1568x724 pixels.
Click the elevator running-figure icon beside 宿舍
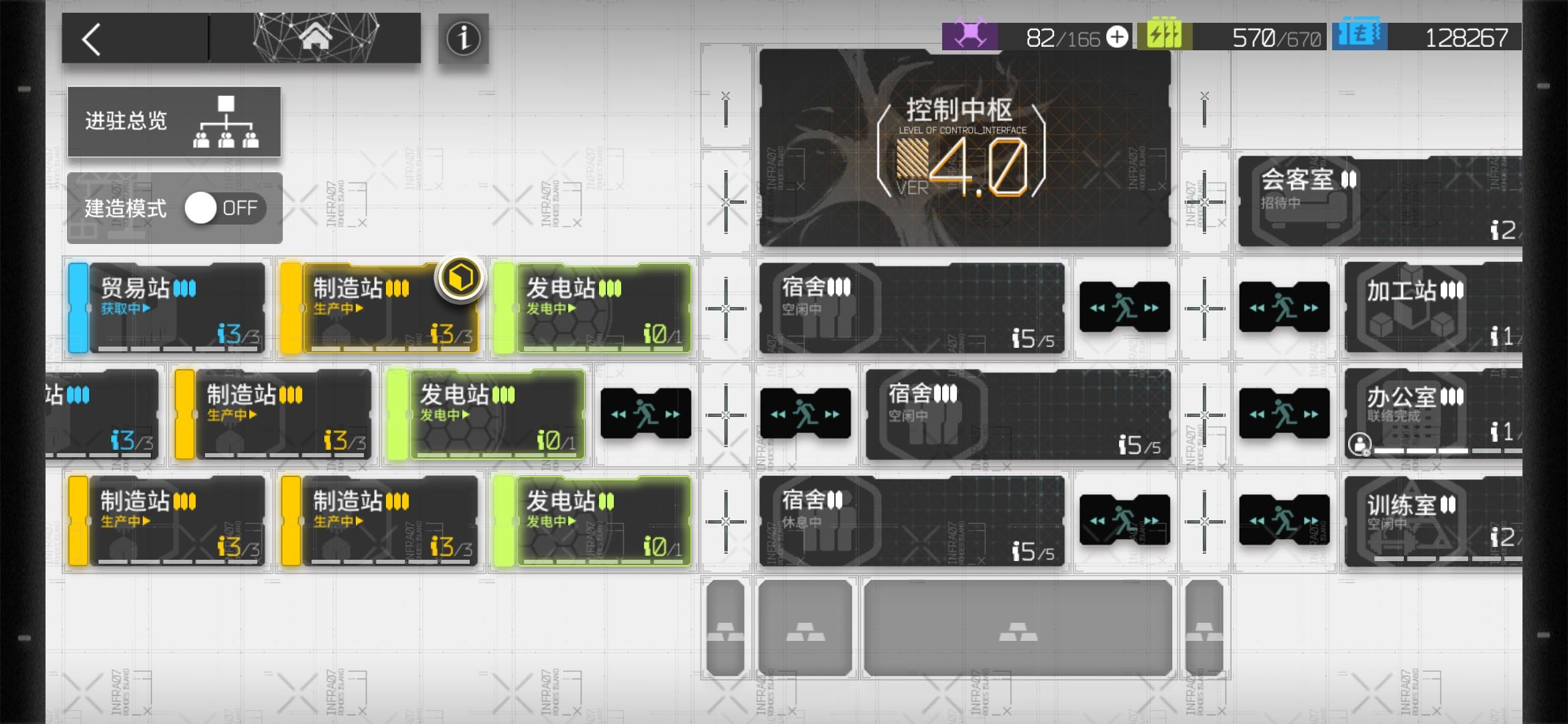pyautogui.click(x=1126, y=306)
